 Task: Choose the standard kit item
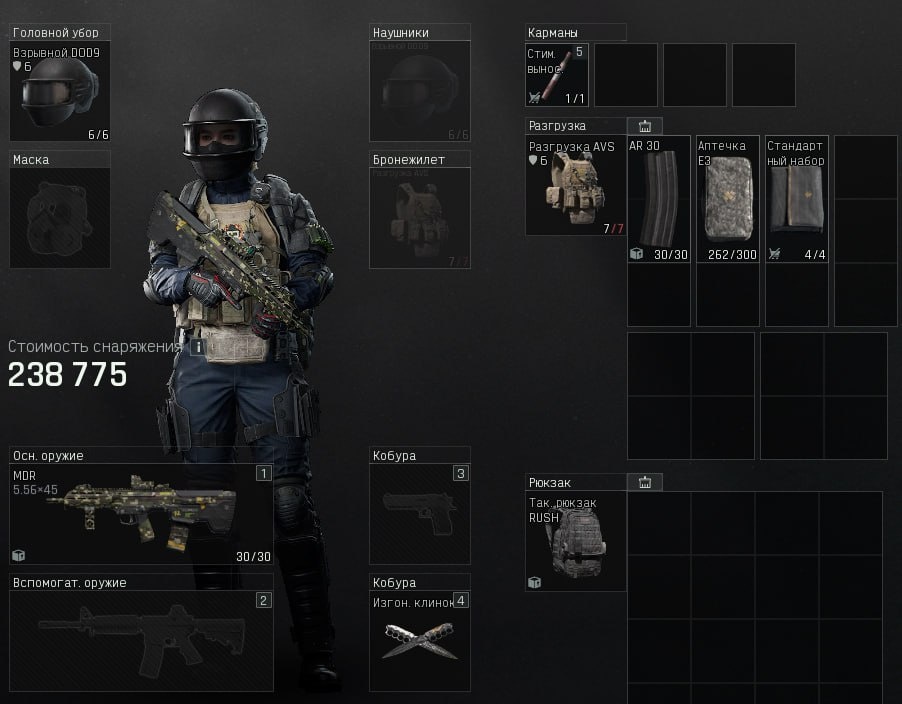click(x=797, y=200)
